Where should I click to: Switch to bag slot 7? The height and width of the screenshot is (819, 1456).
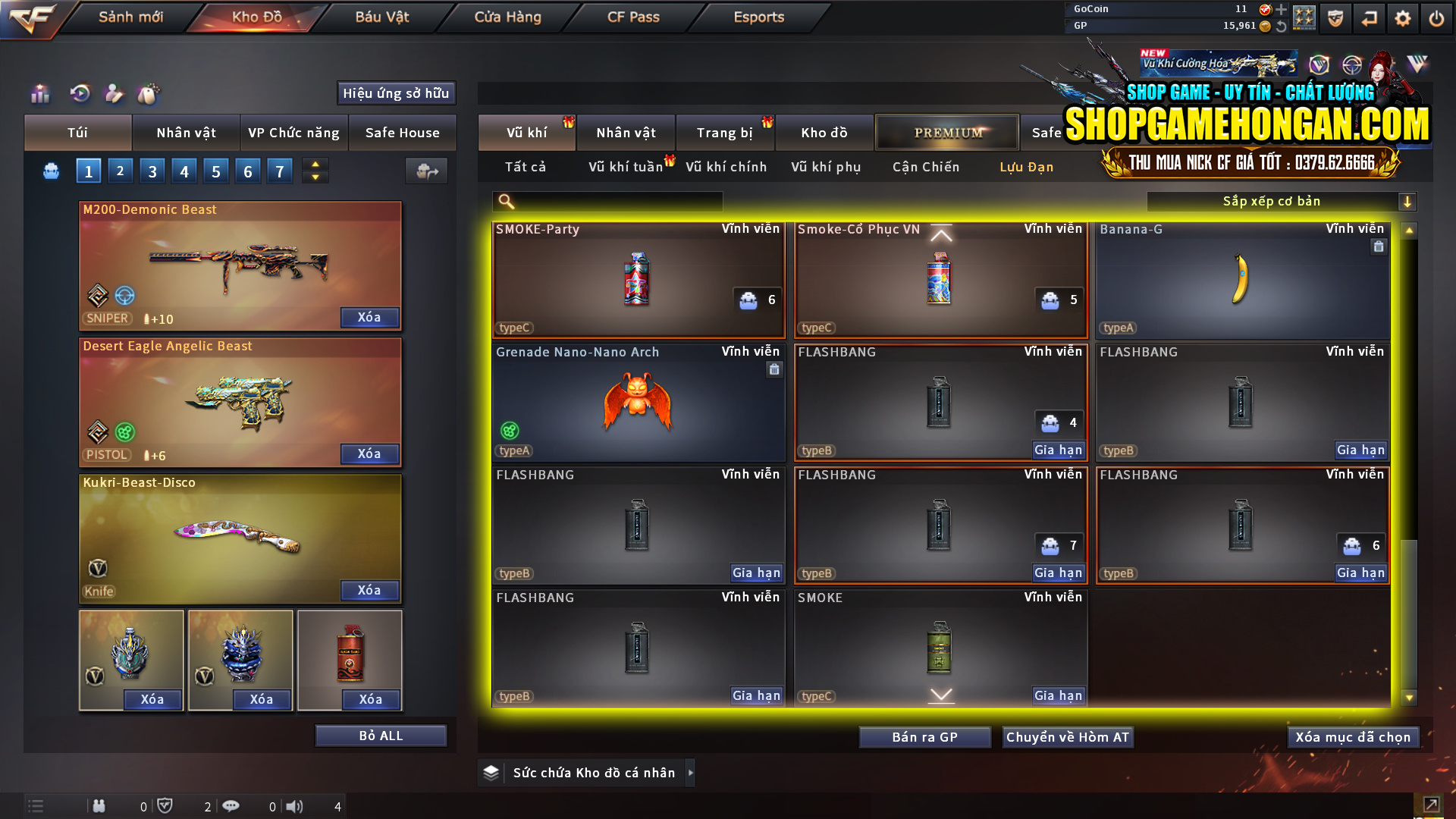[280, 171]
